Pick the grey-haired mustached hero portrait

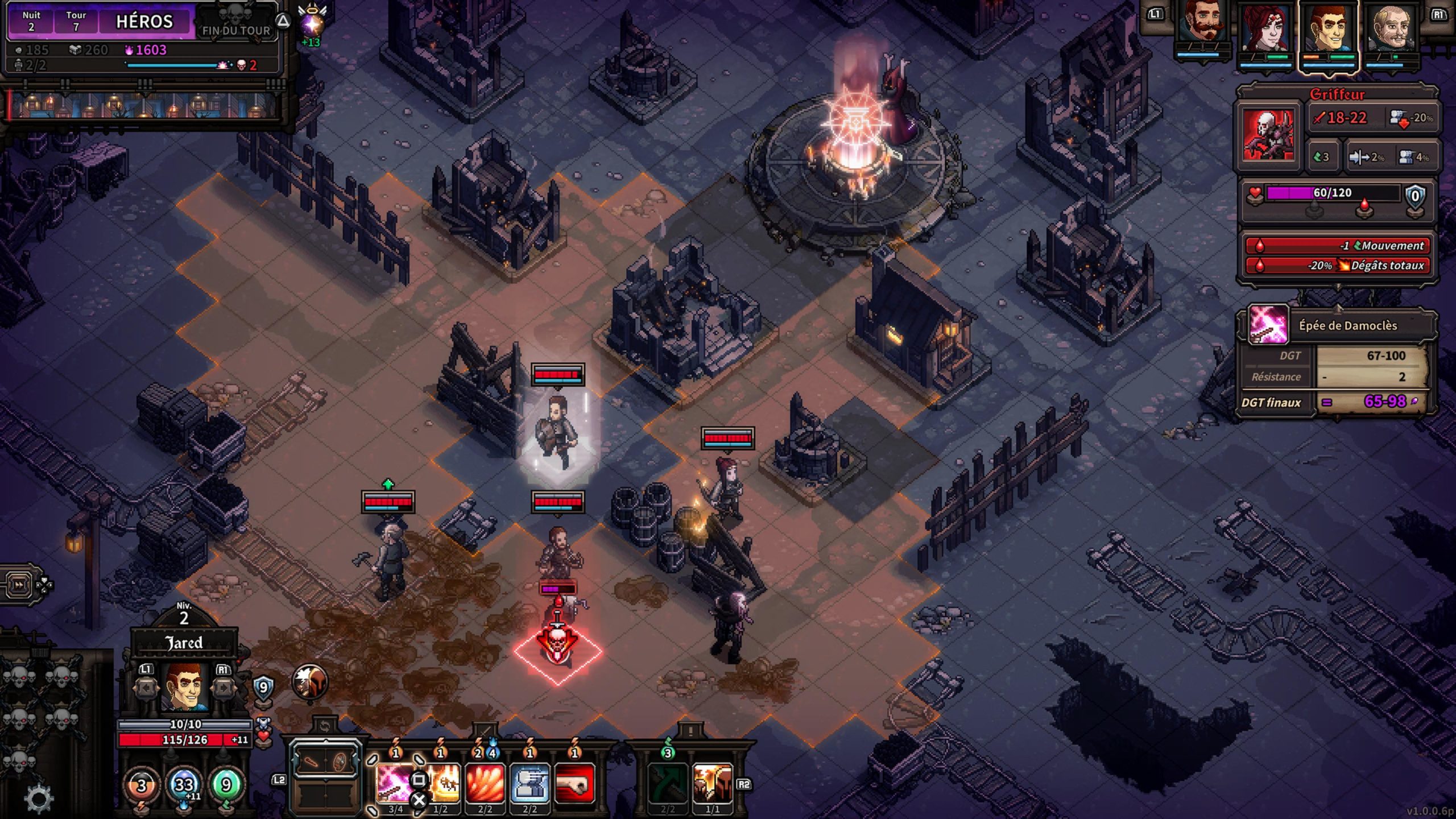pos(1392,28)
